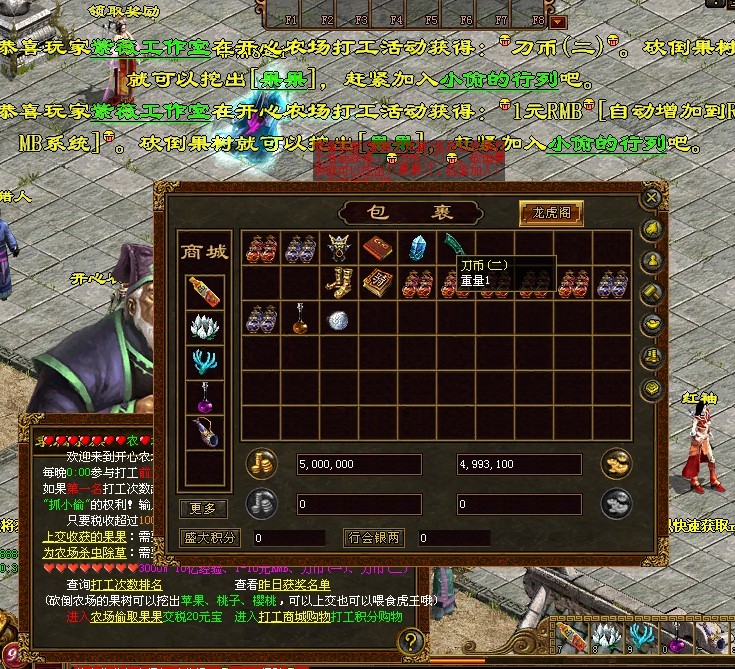
Task: Select the blue crystal item in the bag
Action: tap(417, 247)
